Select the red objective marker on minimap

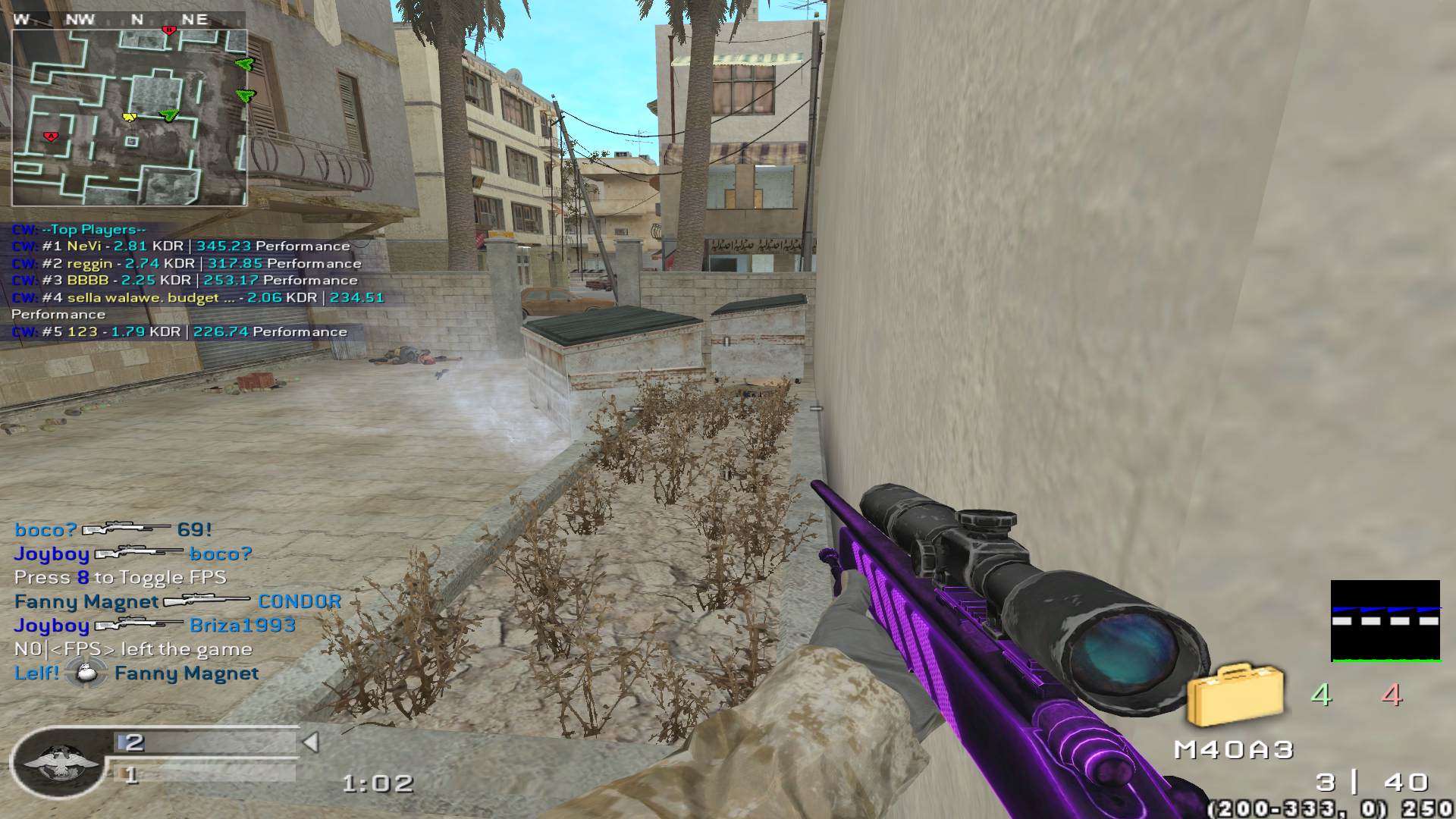click(51, 136)
